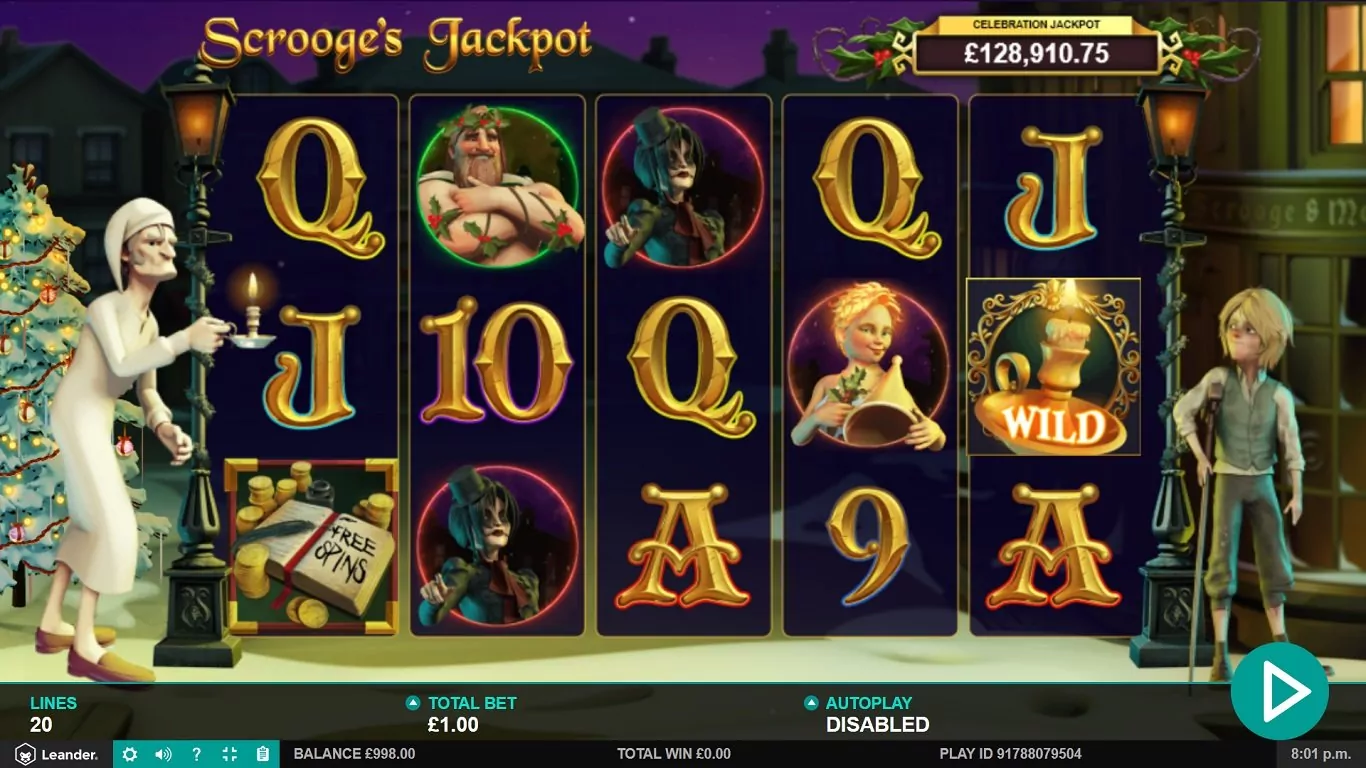Show help using the question mark icon
Viewport: 1366px width, 768px height.
[196, 754]
